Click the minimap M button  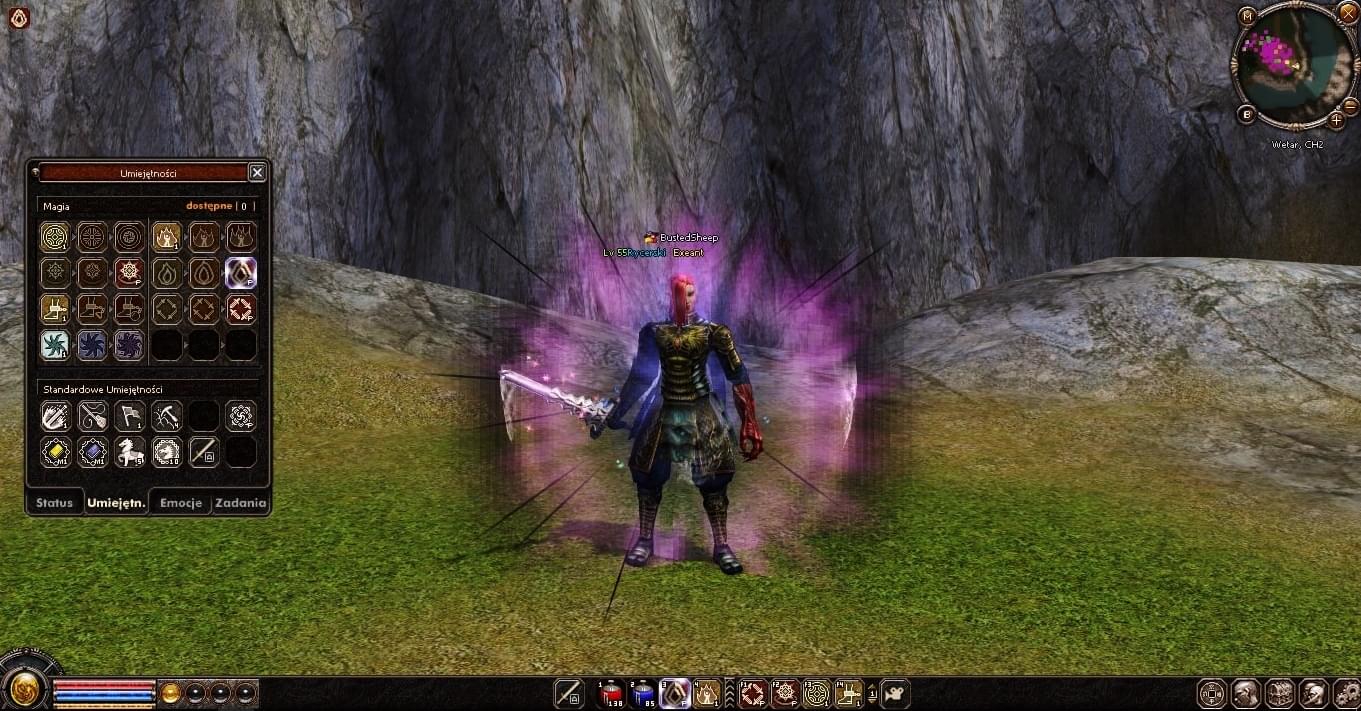coord(1247,16)
